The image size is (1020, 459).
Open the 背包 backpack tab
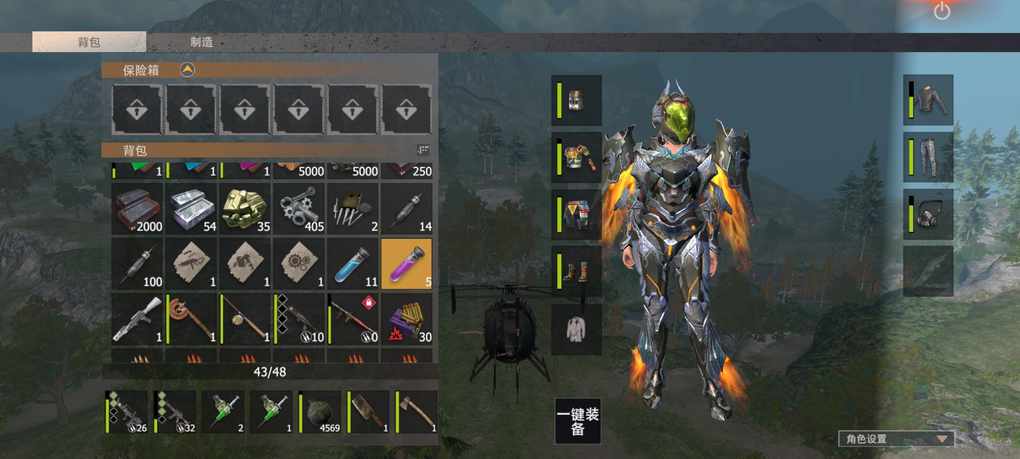[x=89, y=42]
